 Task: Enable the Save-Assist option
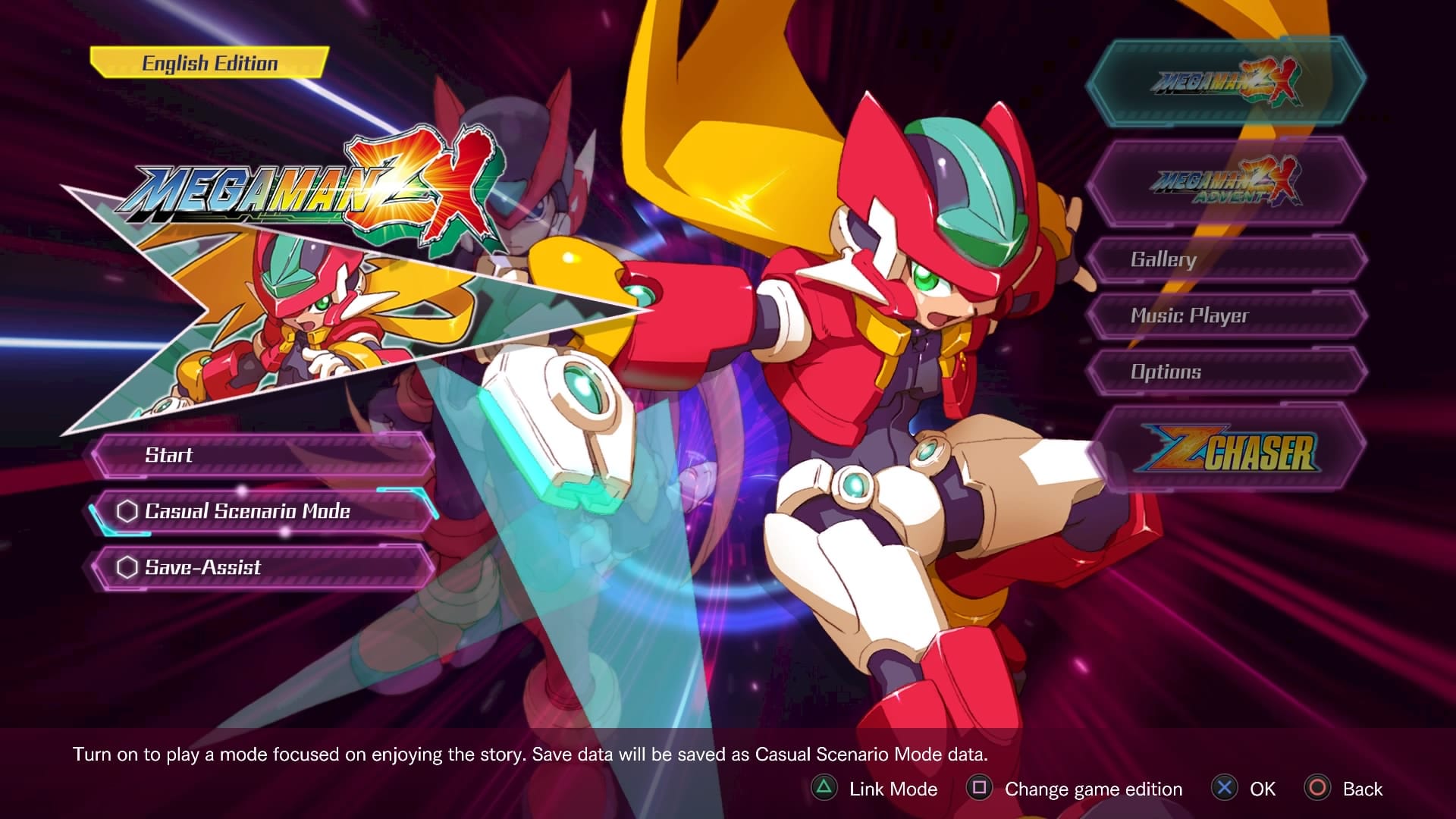click(262, 567)
